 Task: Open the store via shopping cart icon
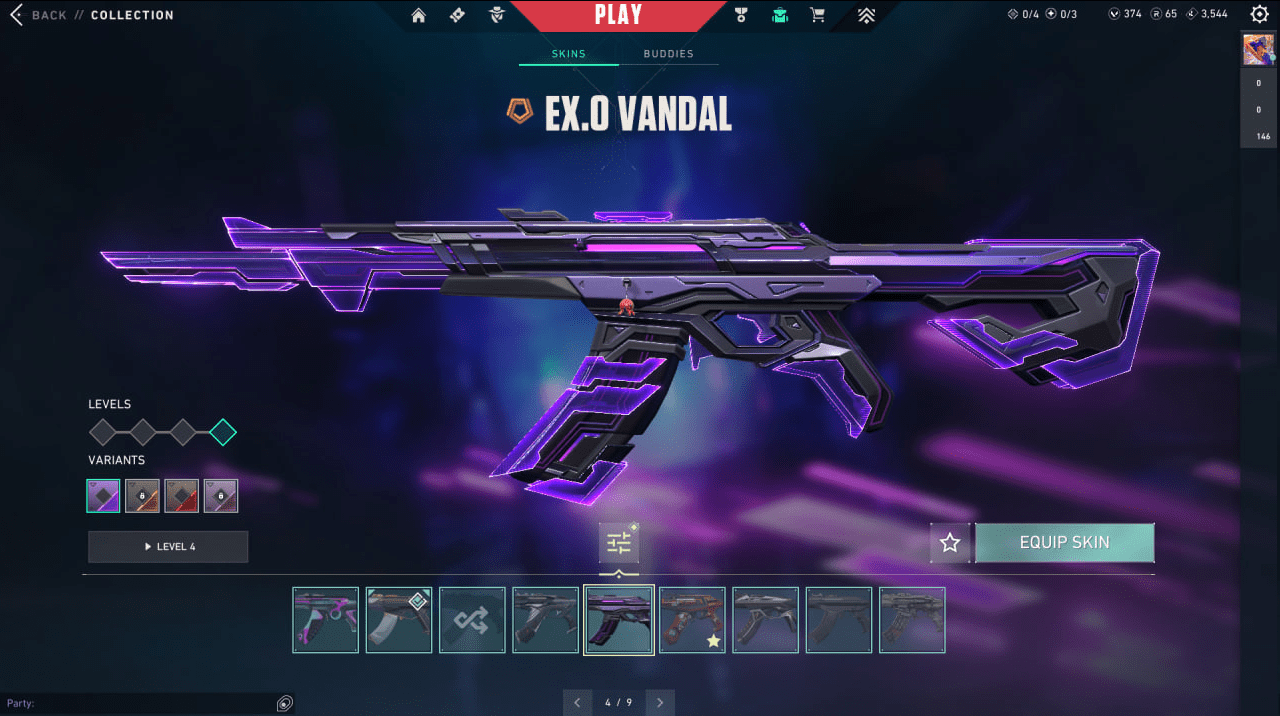point(817,15)
